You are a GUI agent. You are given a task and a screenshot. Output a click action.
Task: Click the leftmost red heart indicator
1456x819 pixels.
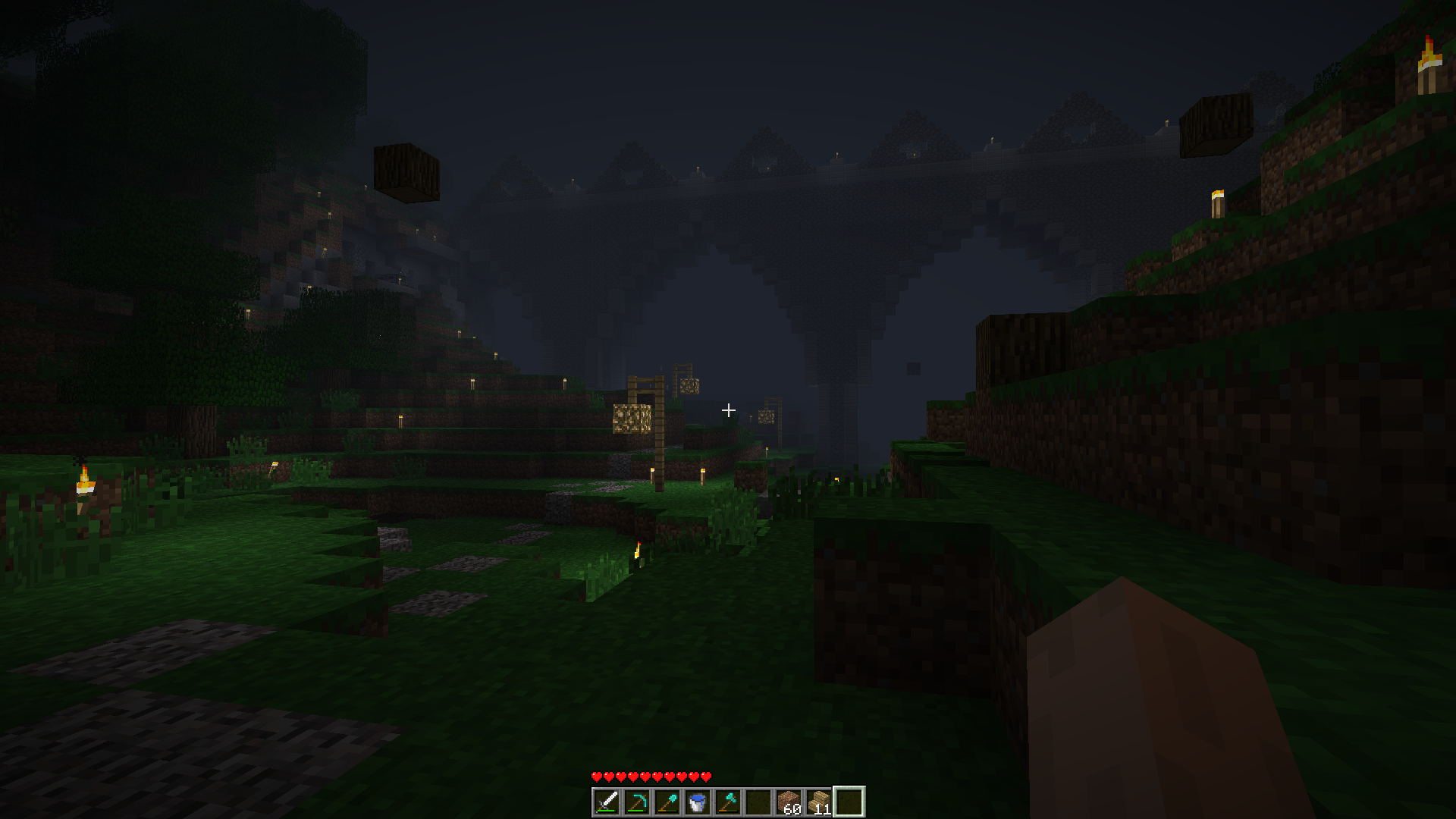coord(597,777)
